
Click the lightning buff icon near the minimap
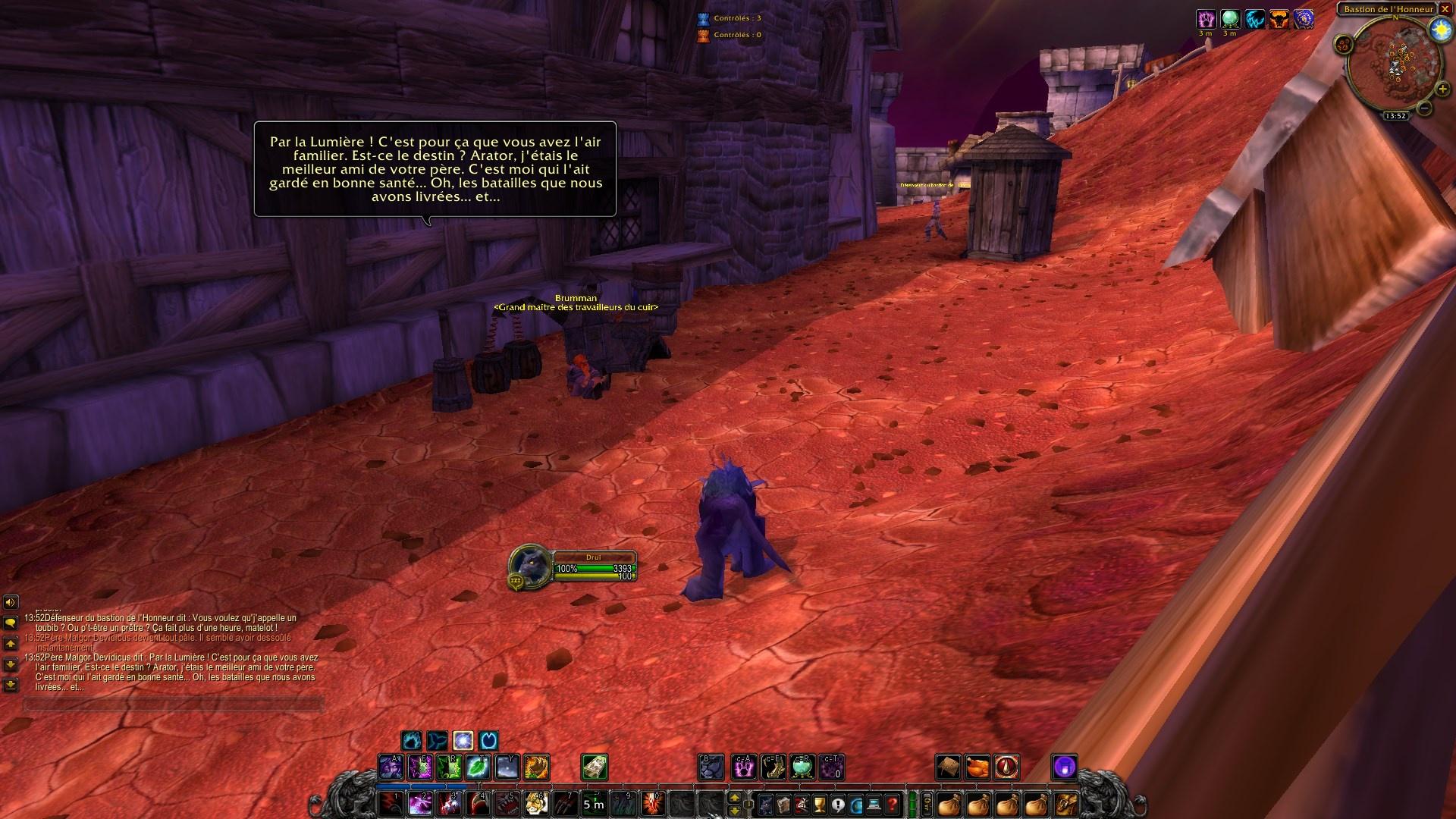[x=1255, y=20]
